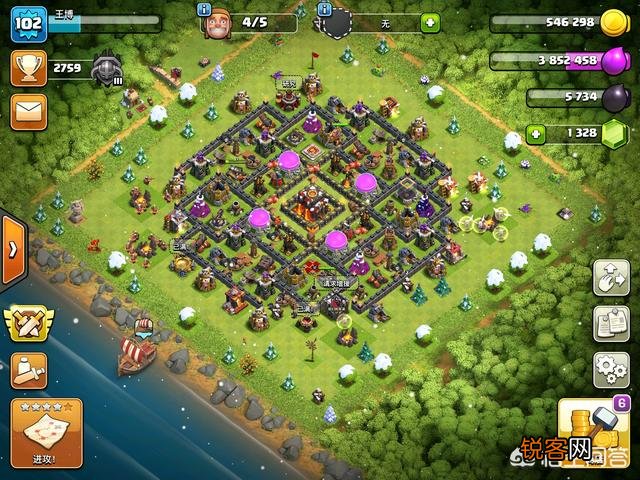This screenshot has height=480, width=640.
Task: Open the level 102 player profile badge
Action: tap(29, 24)
